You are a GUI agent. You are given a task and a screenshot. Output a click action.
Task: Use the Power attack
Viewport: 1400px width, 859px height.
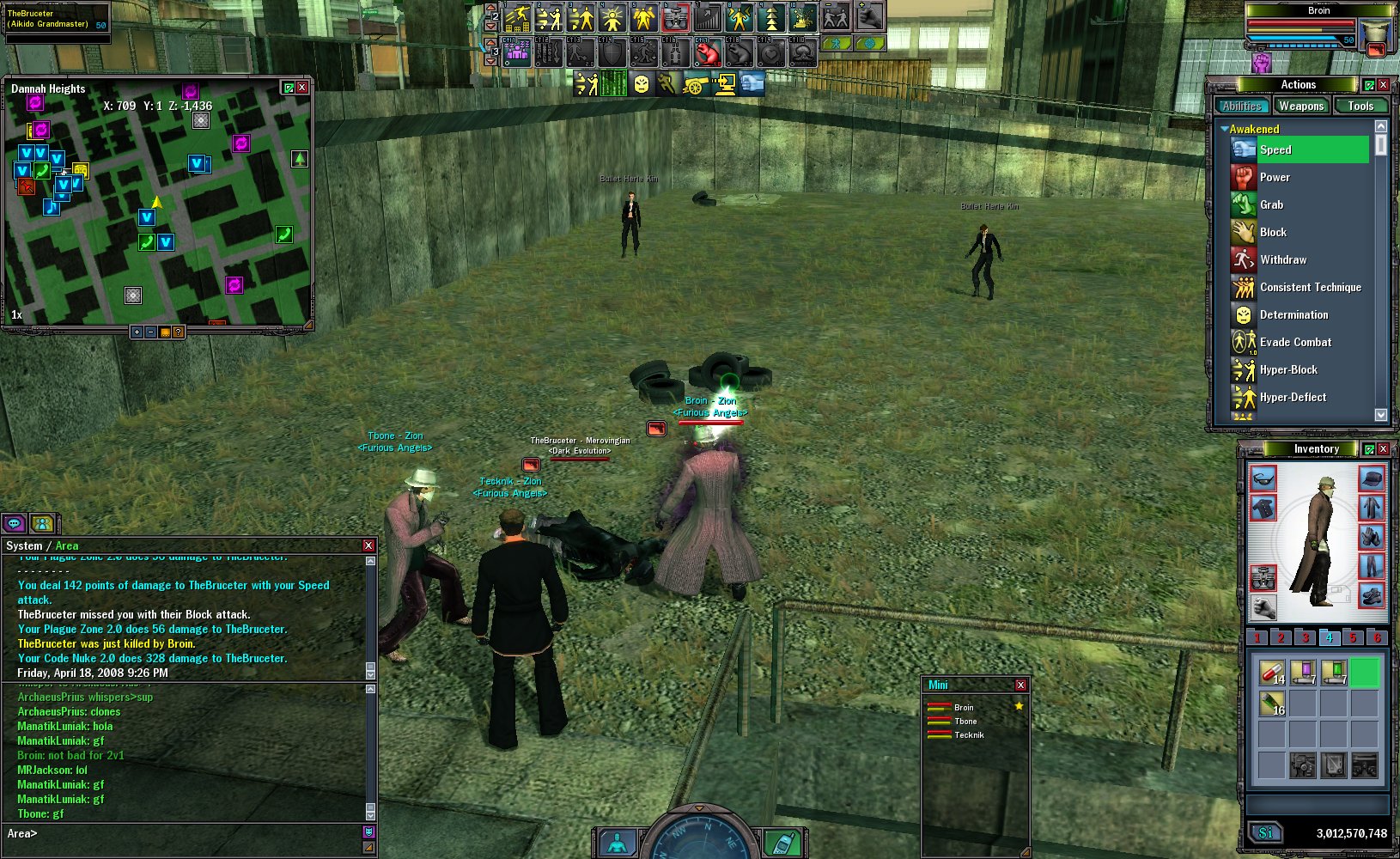click(1275, 177)
